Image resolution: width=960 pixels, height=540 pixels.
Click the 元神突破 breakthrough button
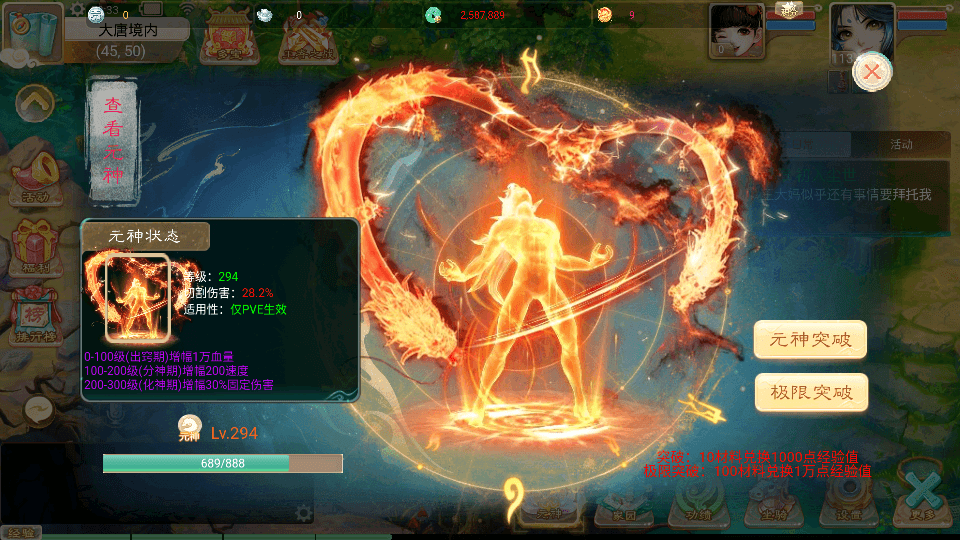[810, 339]
